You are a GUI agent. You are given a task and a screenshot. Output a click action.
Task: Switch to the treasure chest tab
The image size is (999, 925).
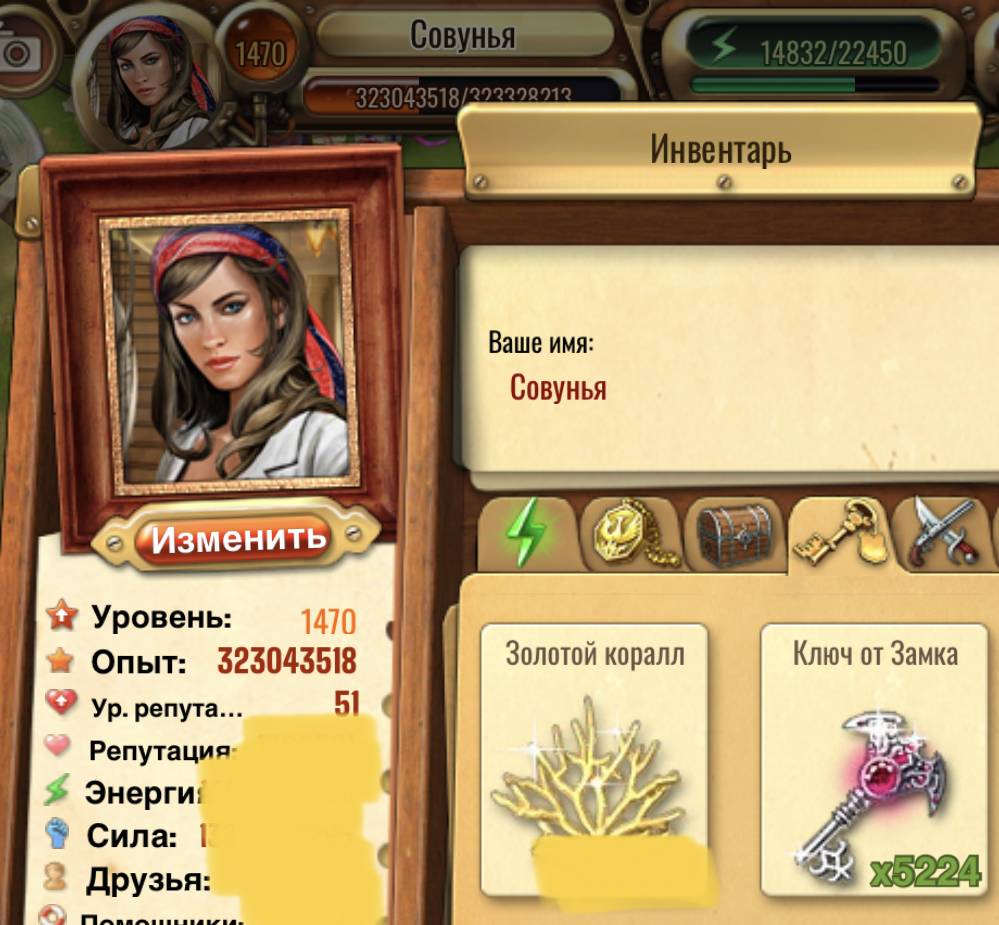(733, 534)
